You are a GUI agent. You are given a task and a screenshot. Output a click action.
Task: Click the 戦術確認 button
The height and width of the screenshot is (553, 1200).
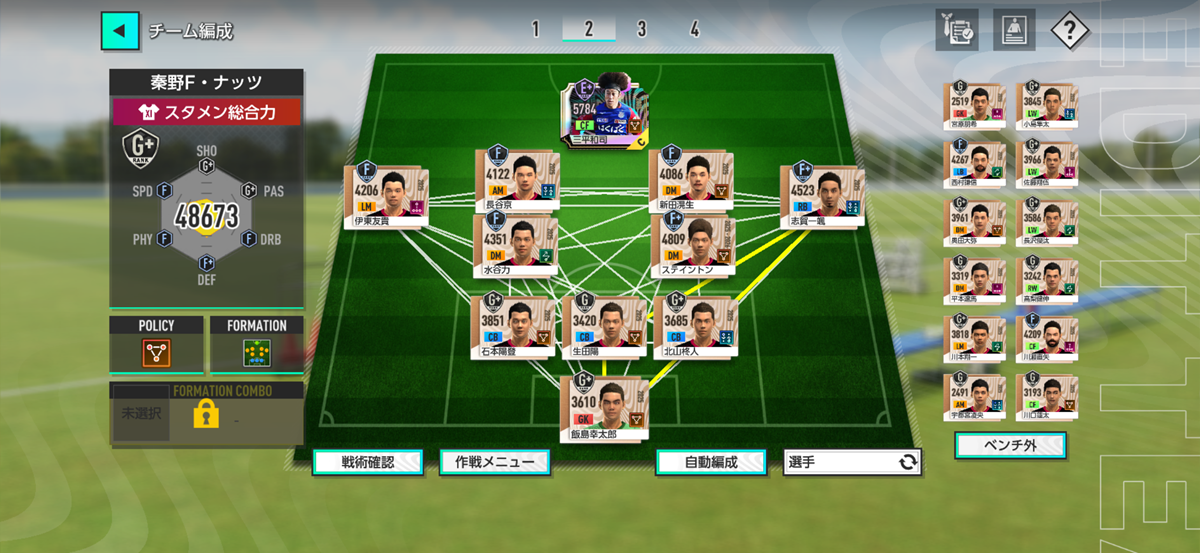367,462
